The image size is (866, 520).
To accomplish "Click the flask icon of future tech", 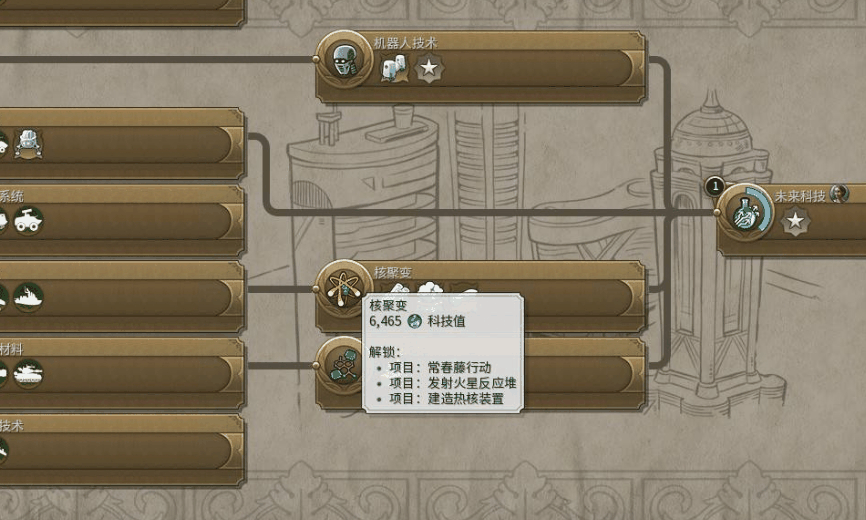I will pyautogui.click(x=745, y=213).
